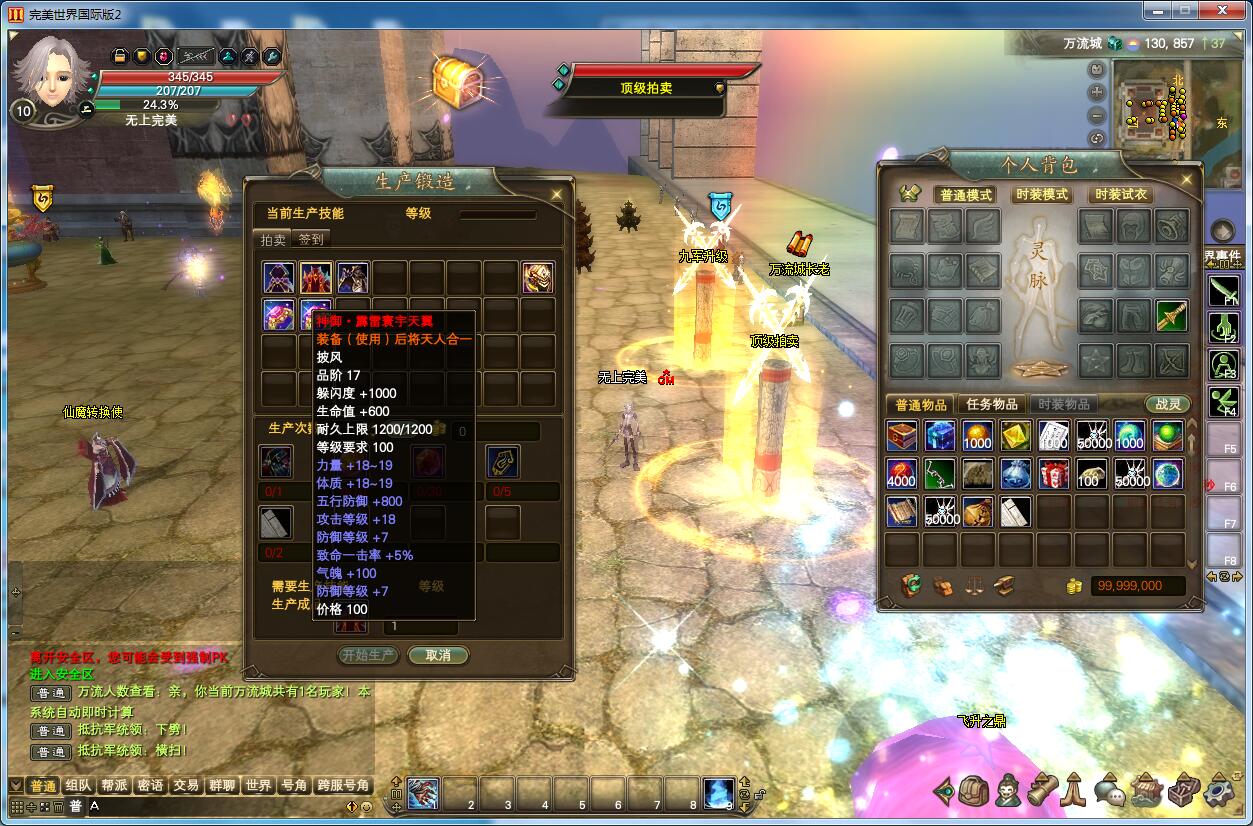Activate the claw skill in hotbar slot 1
1253x826 pixels.
tap(422, 793)
